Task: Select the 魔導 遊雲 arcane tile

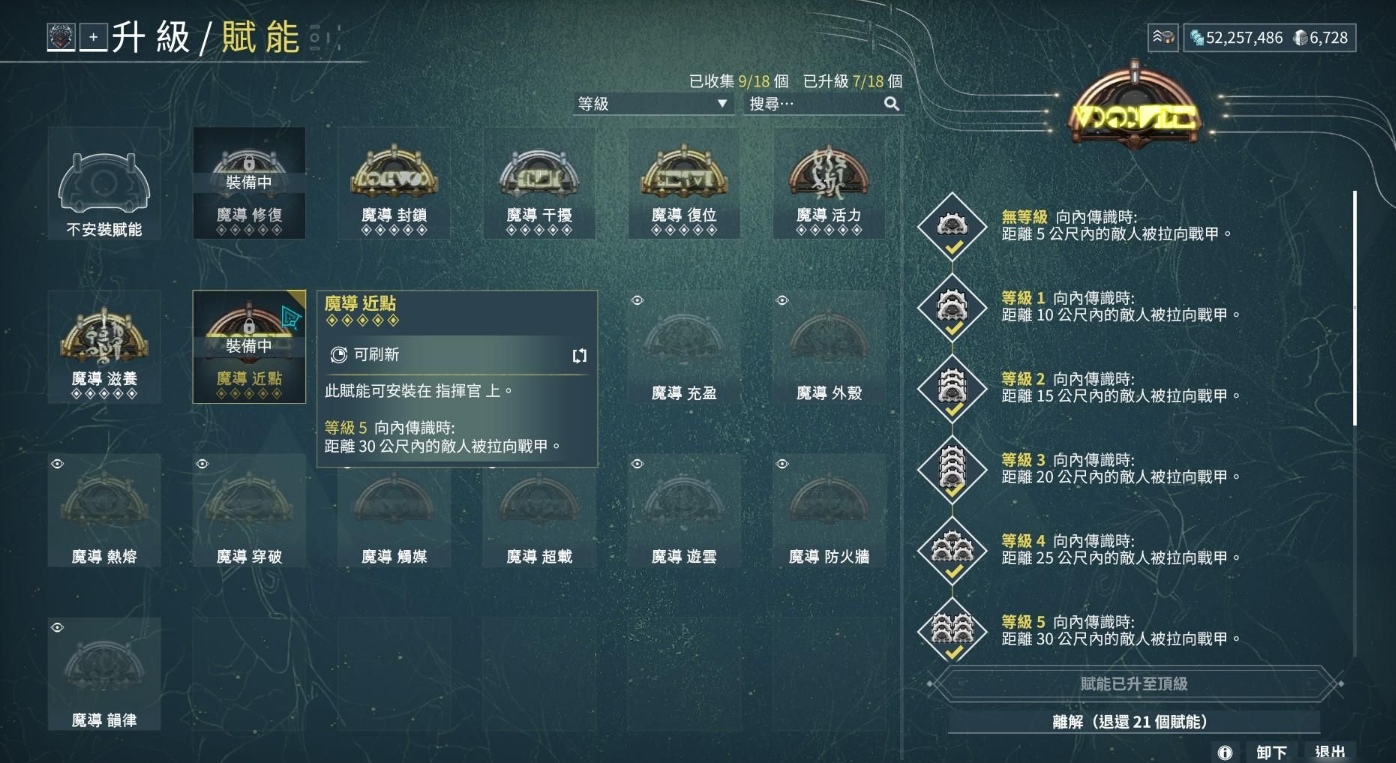Action: pyautogui.click(x=684, y=510)
